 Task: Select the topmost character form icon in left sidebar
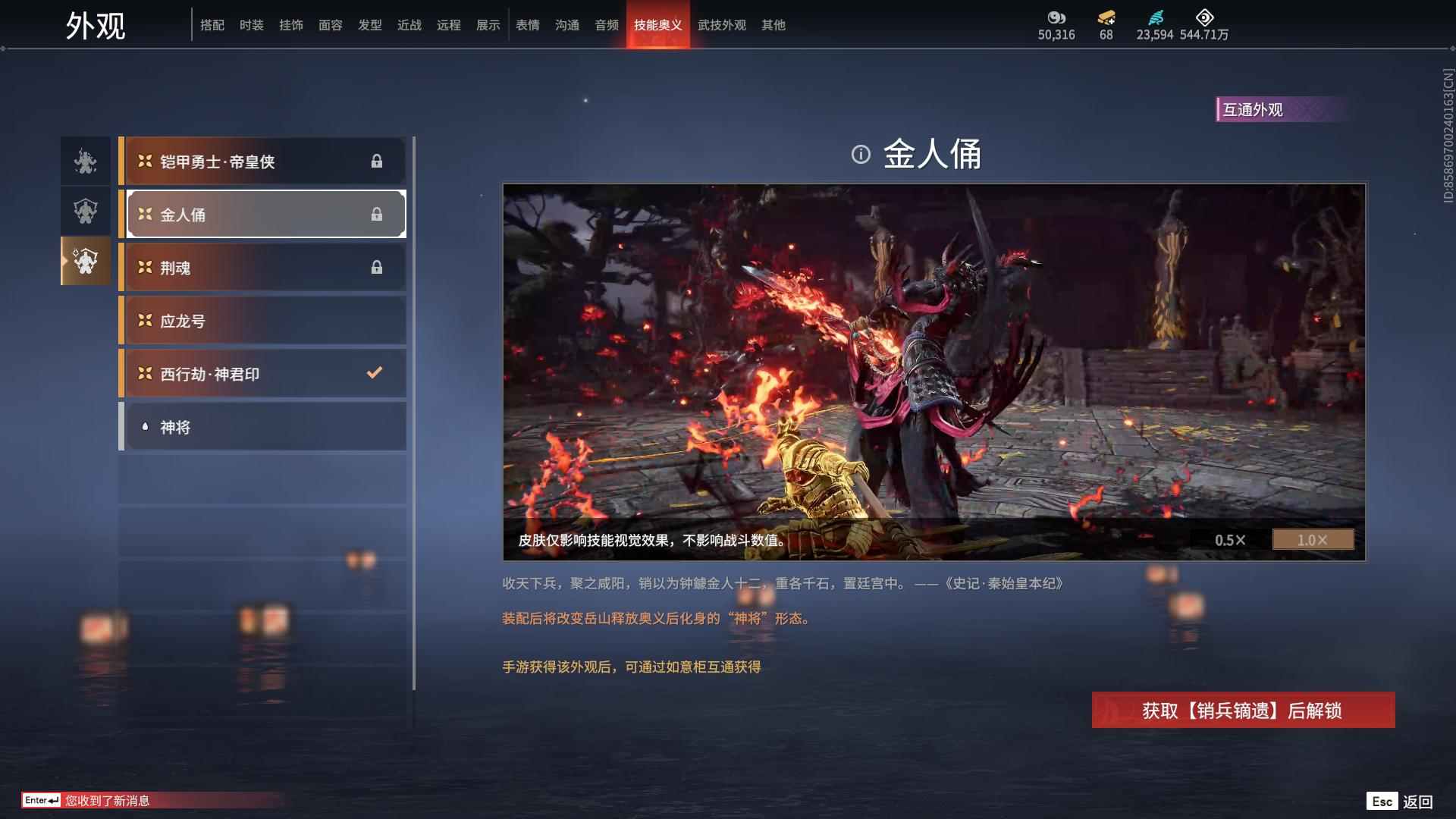coord(85,161)
